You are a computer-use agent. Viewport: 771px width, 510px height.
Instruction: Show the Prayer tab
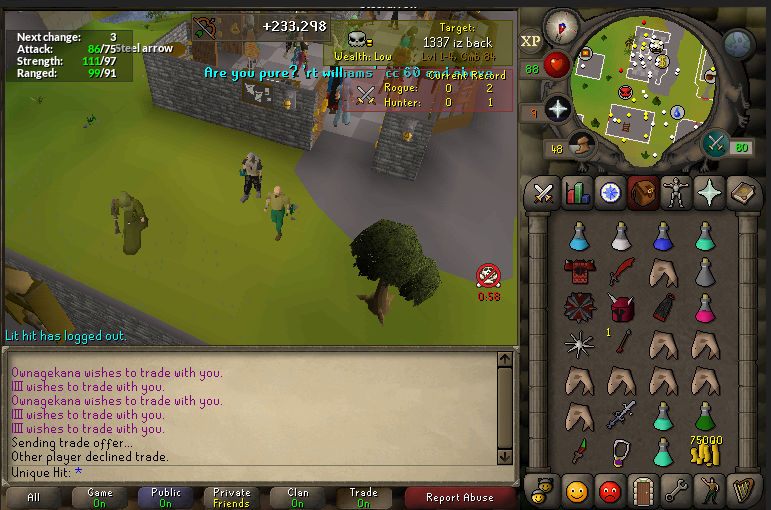click(707, 192)
